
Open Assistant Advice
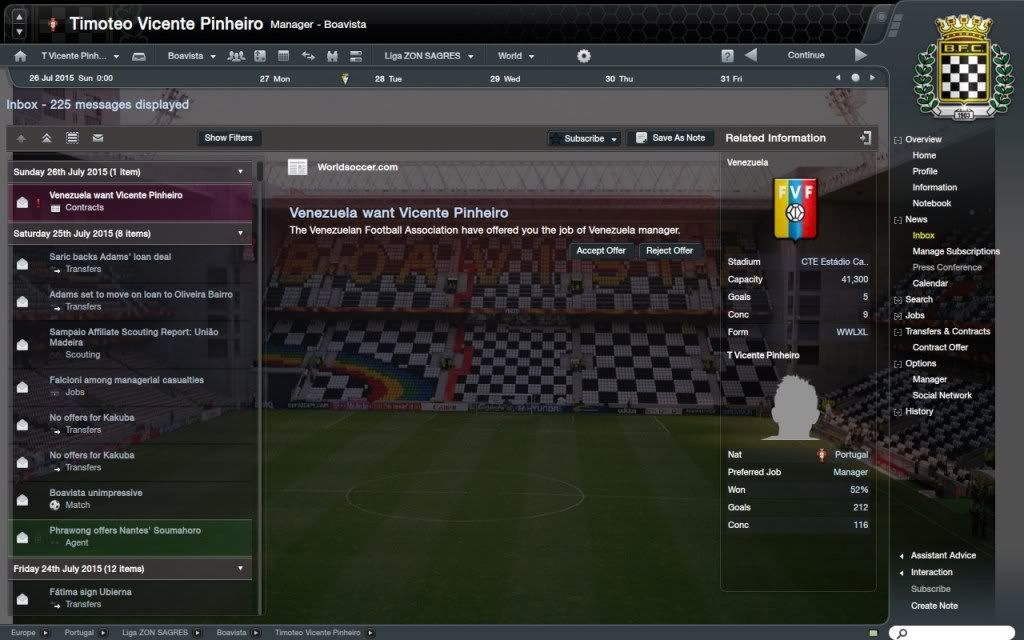coord(943,555)
